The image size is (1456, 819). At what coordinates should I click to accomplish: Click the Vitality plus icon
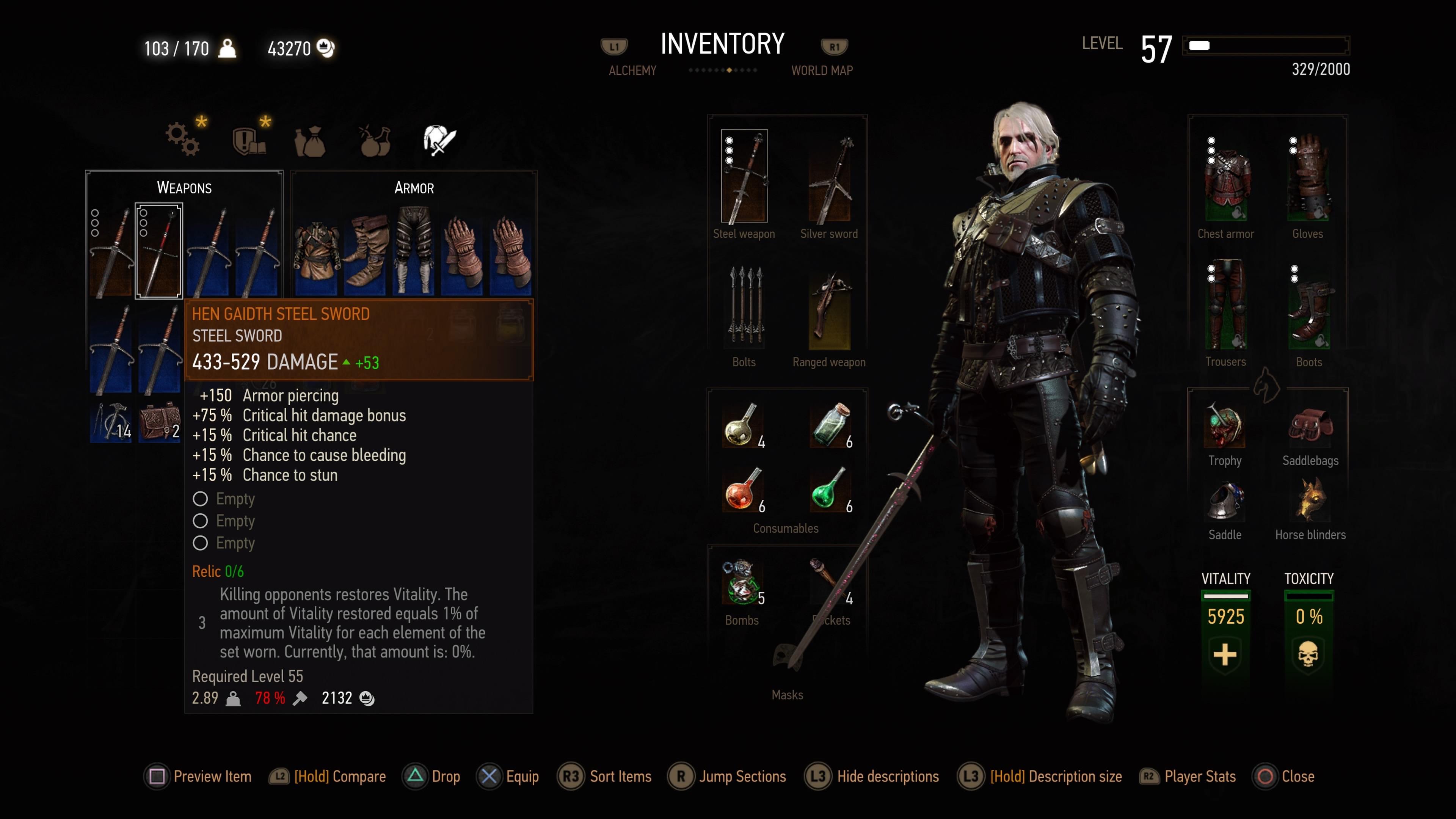click(1224, 654)
